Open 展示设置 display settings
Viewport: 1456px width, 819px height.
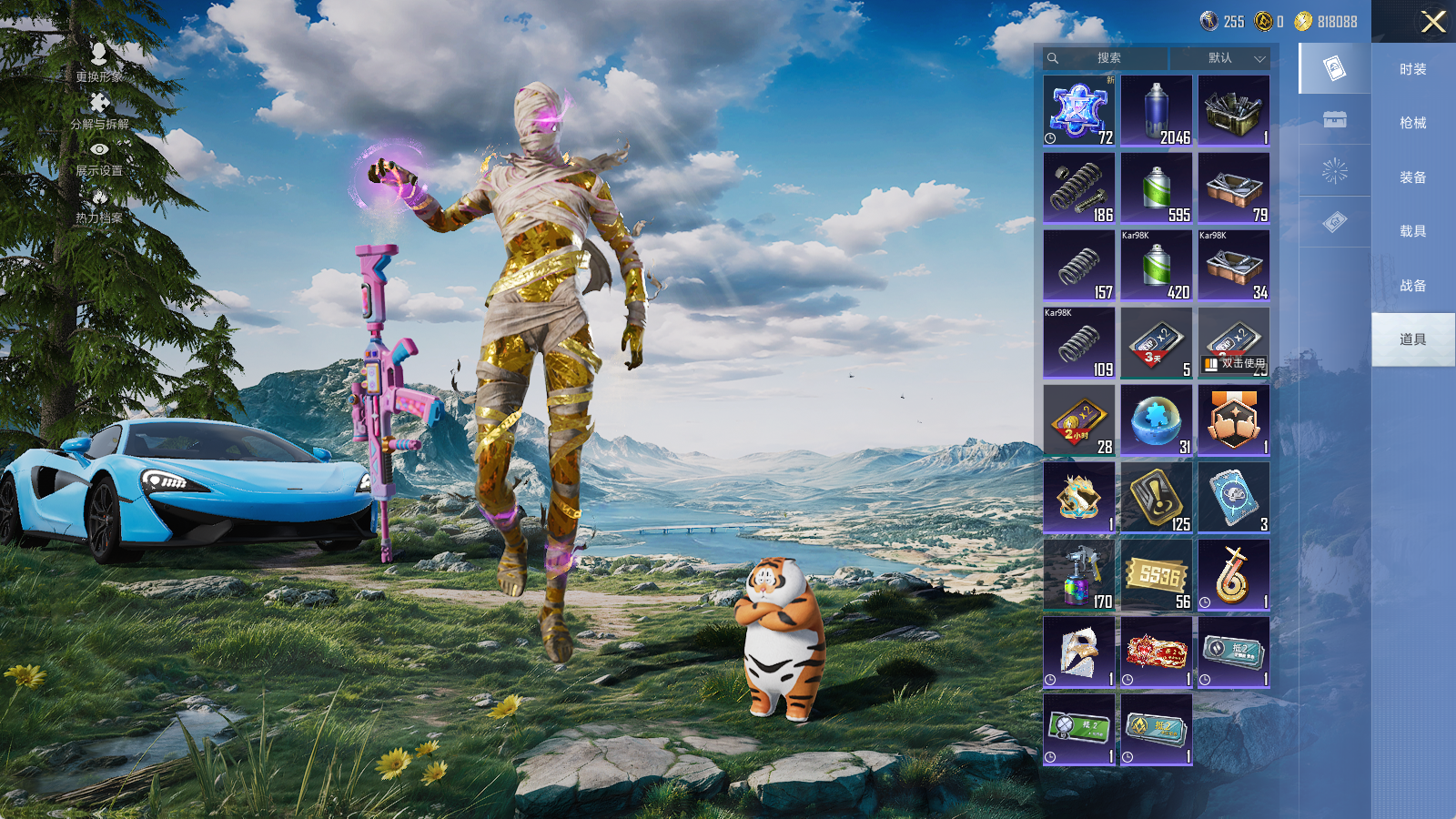(99, 157)
